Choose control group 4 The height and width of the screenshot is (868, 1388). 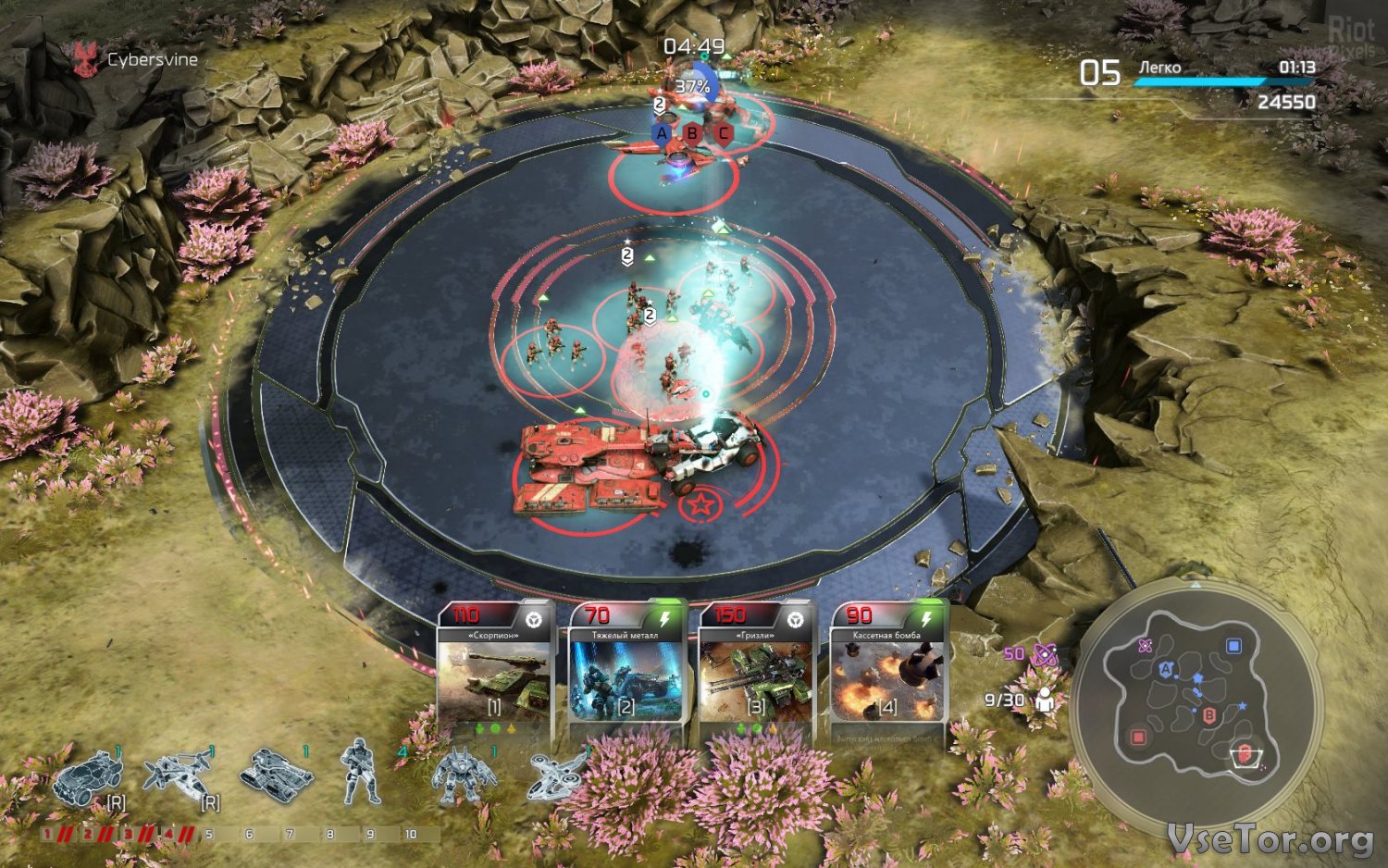pos(168,835)
